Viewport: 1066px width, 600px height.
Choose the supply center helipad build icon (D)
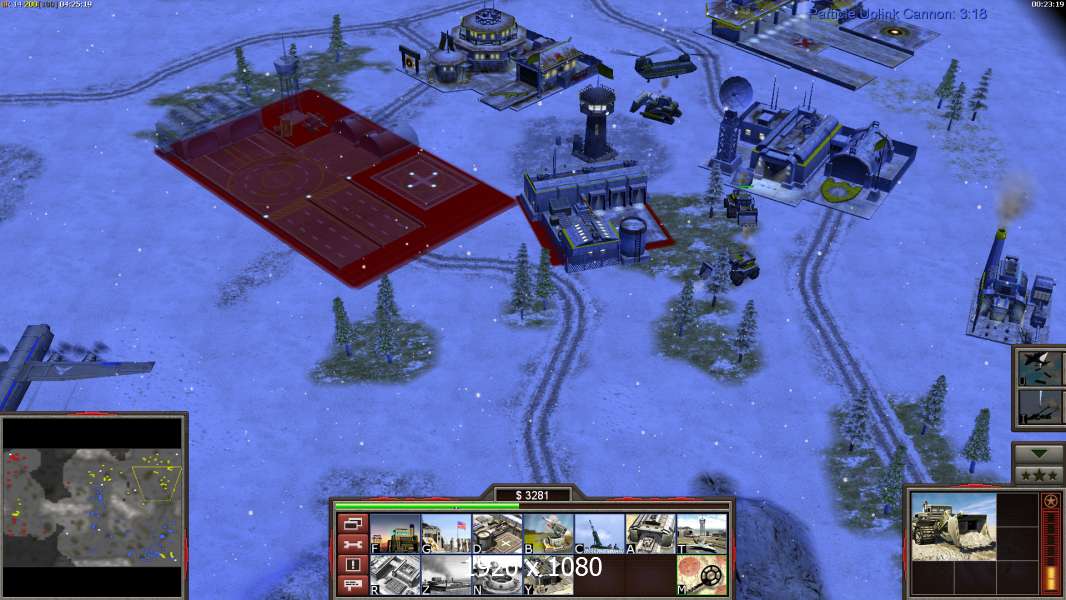pyautogui.click(x=496, y=534)
